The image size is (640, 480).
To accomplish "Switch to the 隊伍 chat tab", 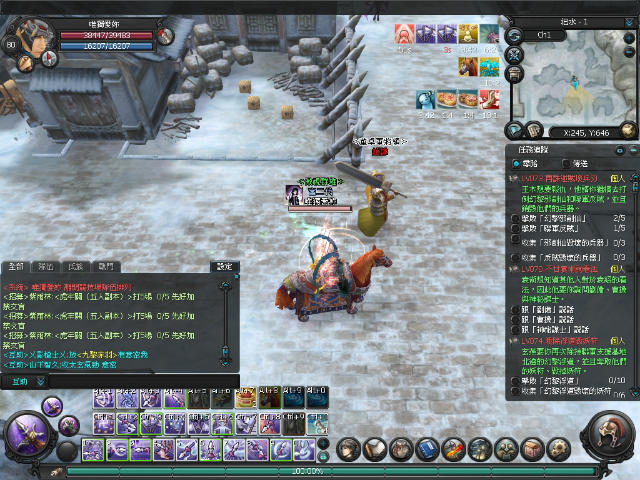I will [45, 267].
